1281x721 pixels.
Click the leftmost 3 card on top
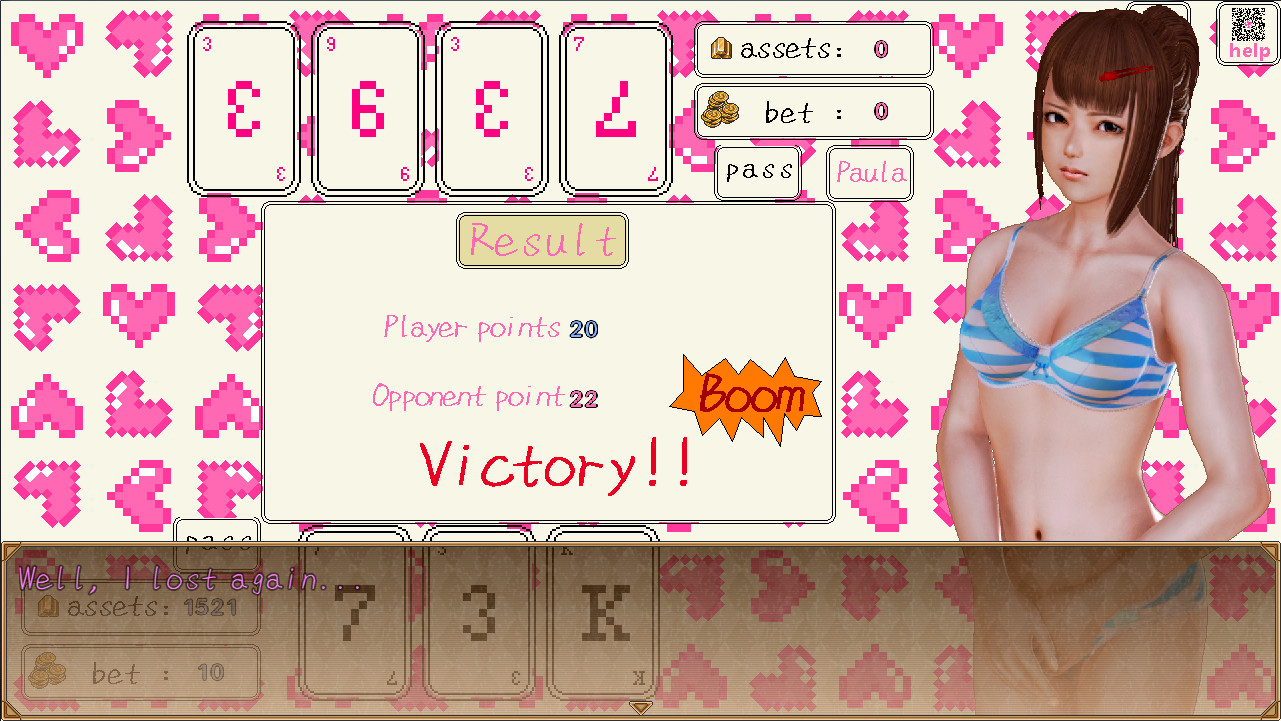(241, 105)
